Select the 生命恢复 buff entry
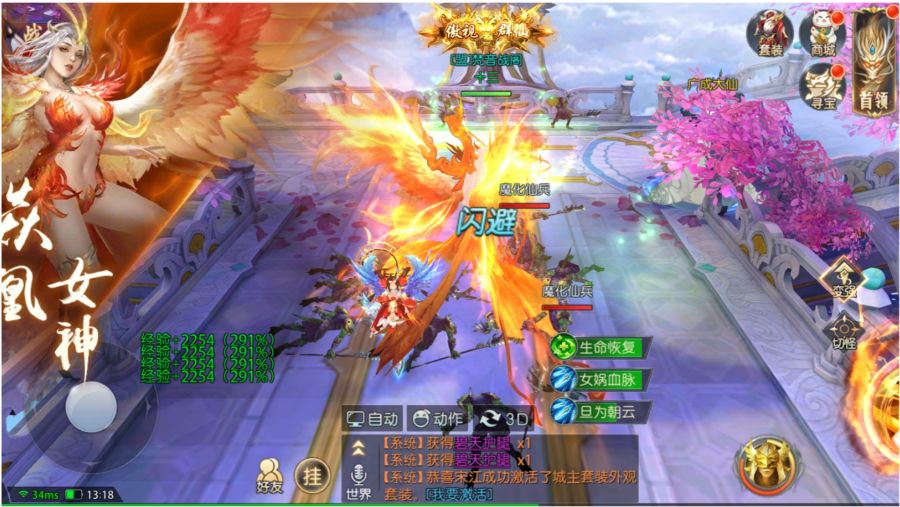Image resolution: width=900 pixels, height=507 pixels. pos(600,348)
